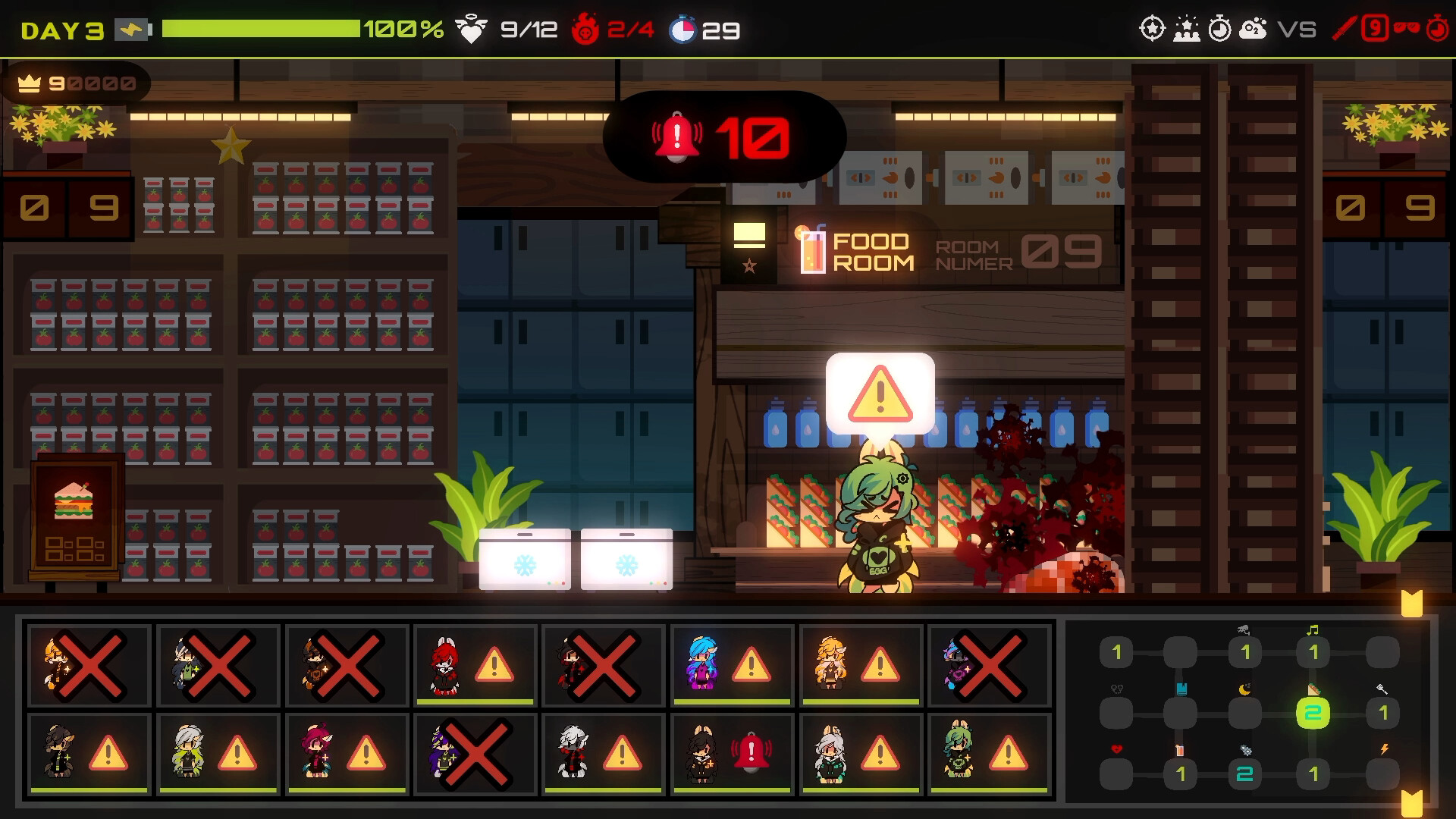
Task: Dismiss the red bell alarm counter showing 10
Action: click(x=720, y=136)
